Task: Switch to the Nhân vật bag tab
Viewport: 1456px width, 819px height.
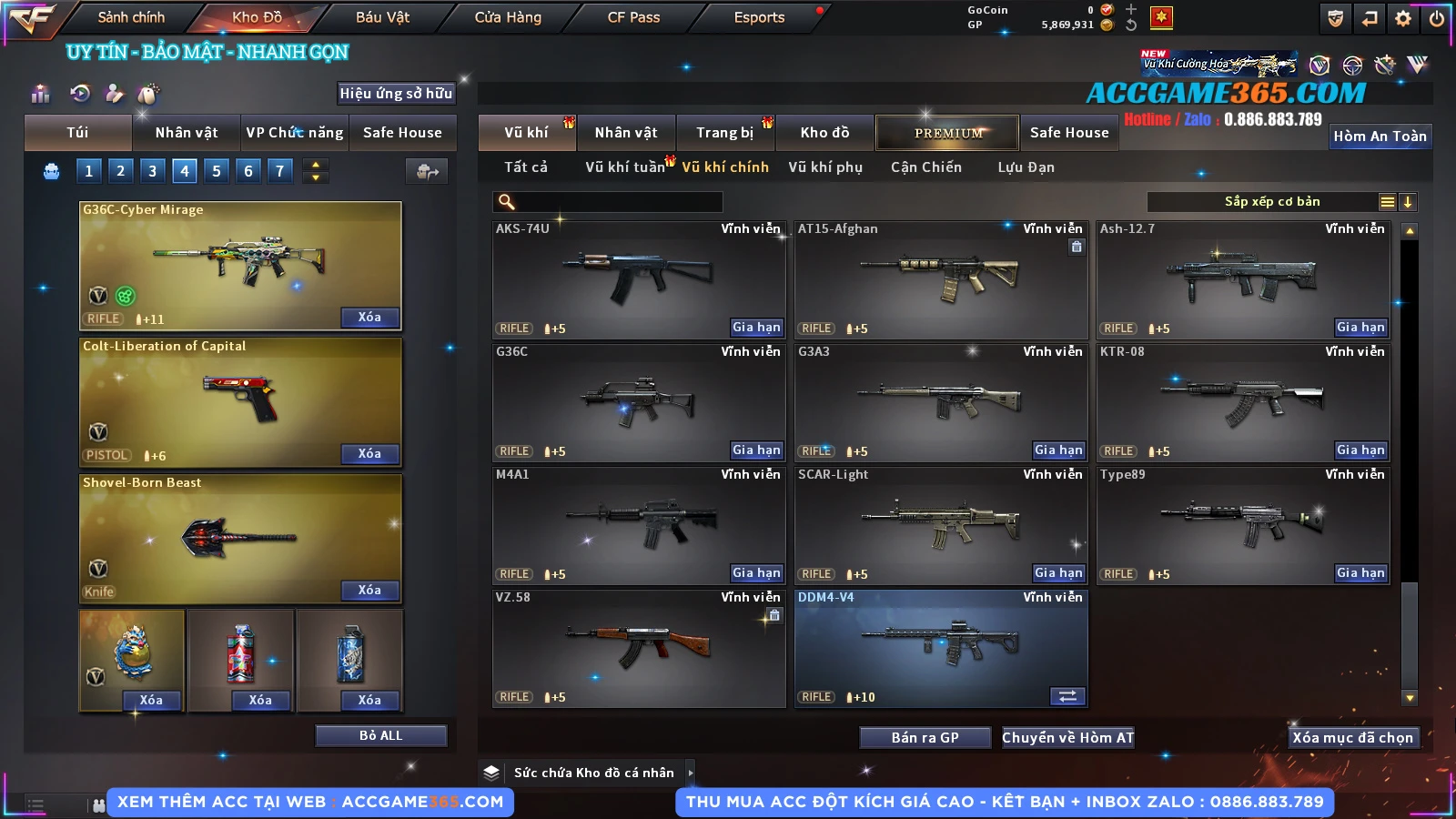Action: point(187,133)
